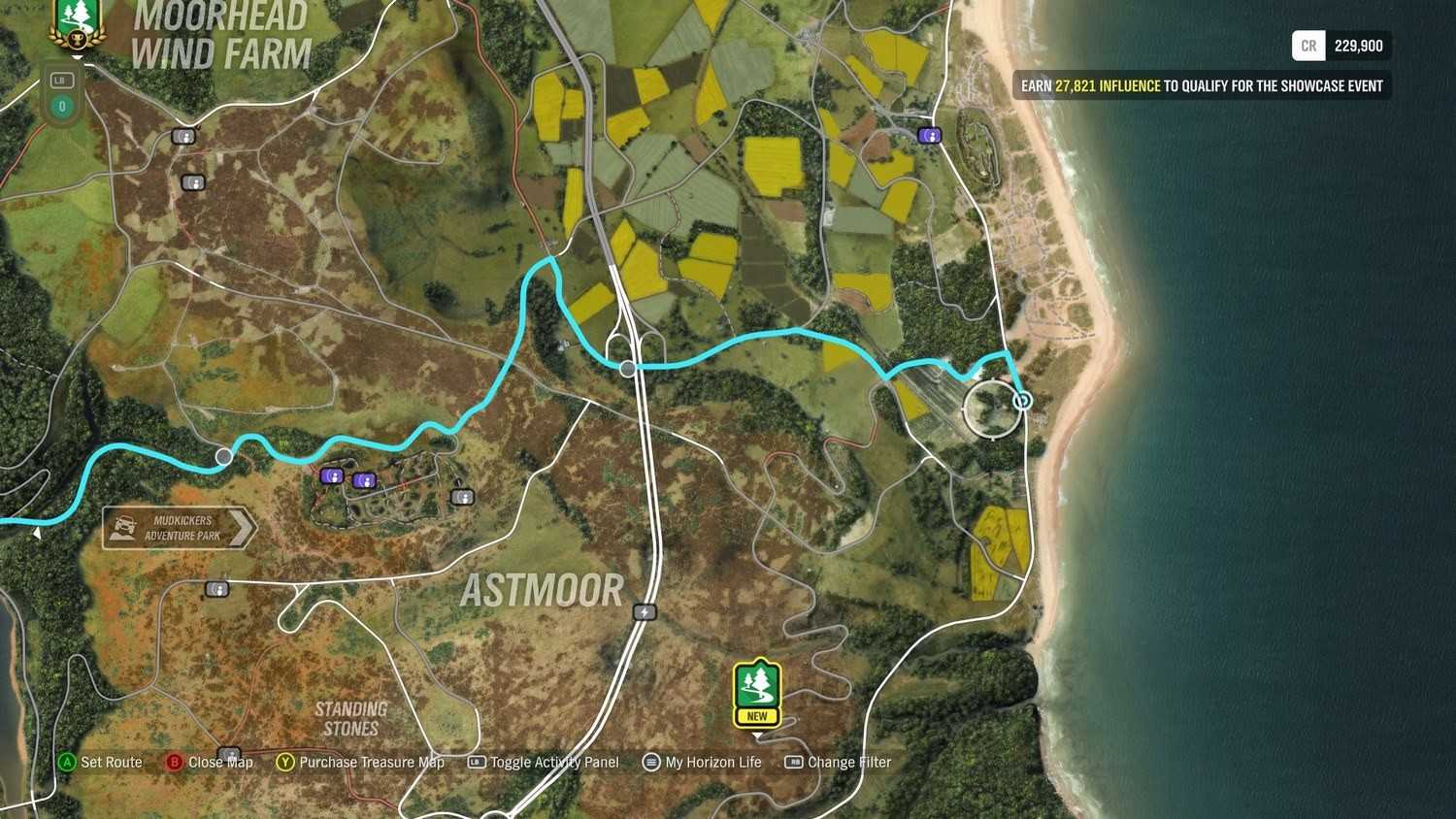
Task: Click the lightning bolt marker on the motorway
Action: coord(645,612)
